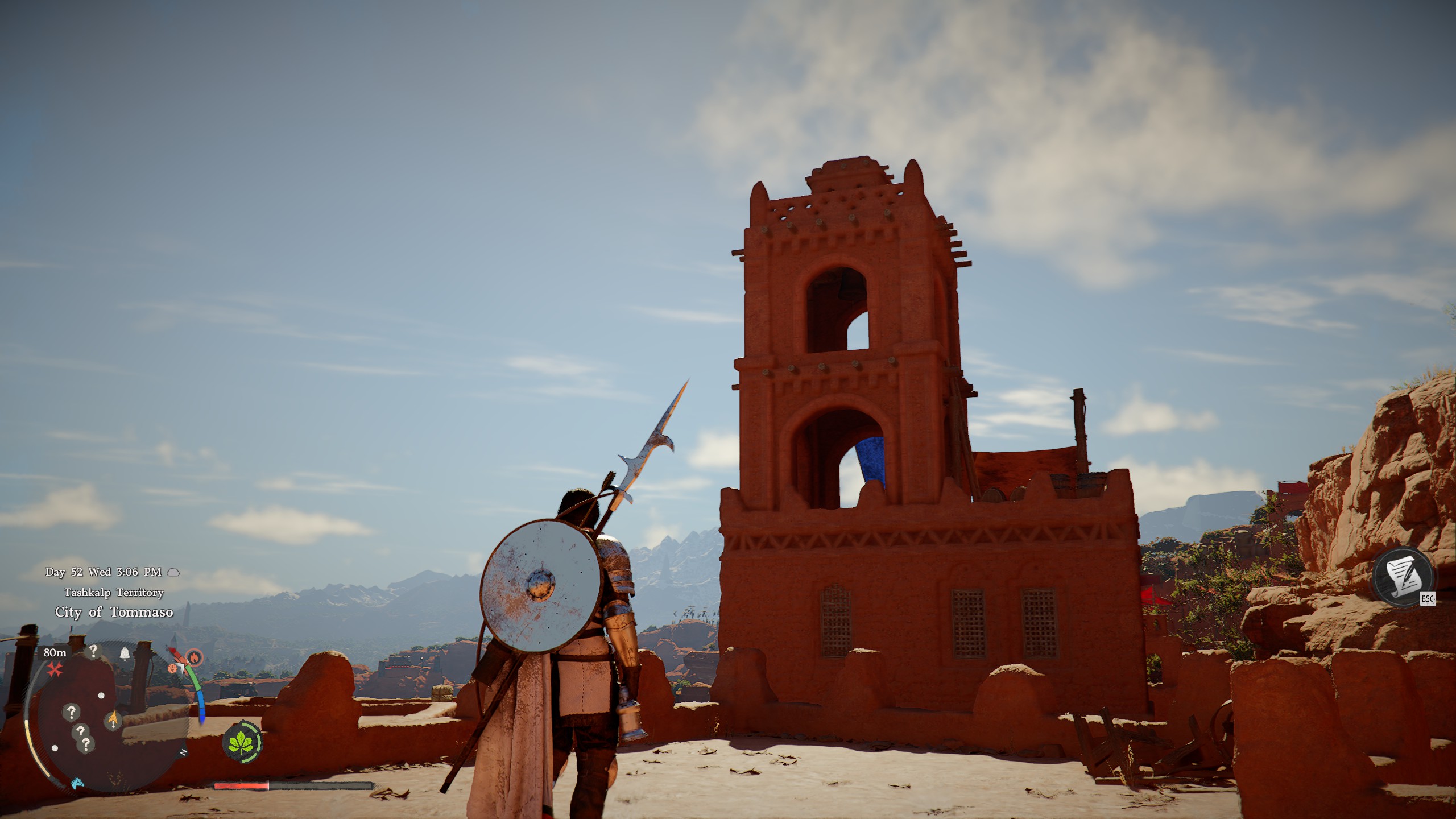Select the bell icon above the minimap
The width and height of the screenshot is (1456, 819).
(x=125, y=652)
